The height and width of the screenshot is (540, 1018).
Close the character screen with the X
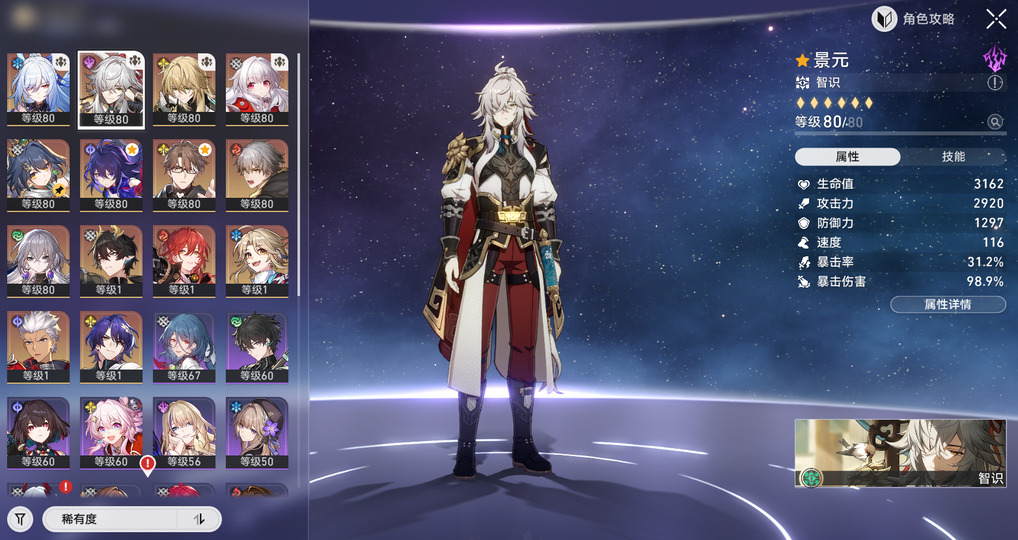click(x=996, y=19)
